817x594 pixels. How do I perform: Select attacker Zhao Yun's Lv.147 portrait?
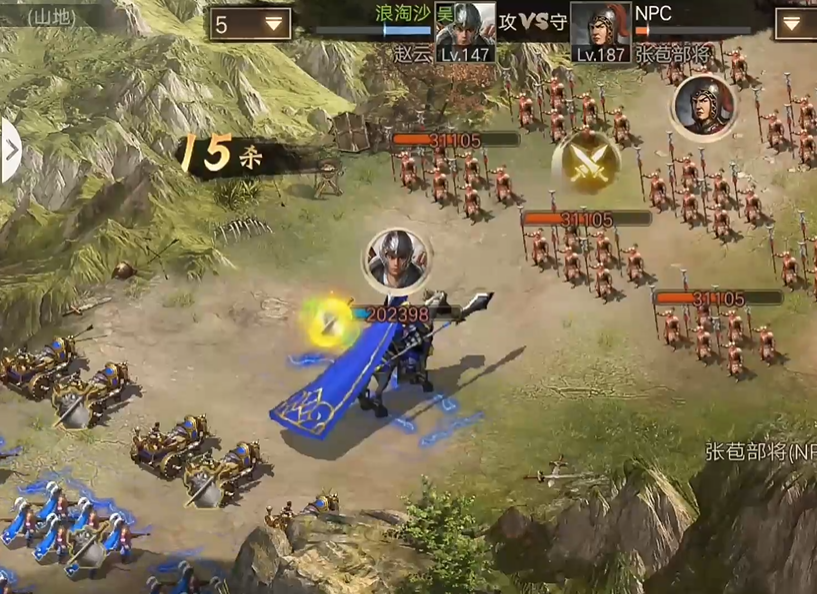465,31
